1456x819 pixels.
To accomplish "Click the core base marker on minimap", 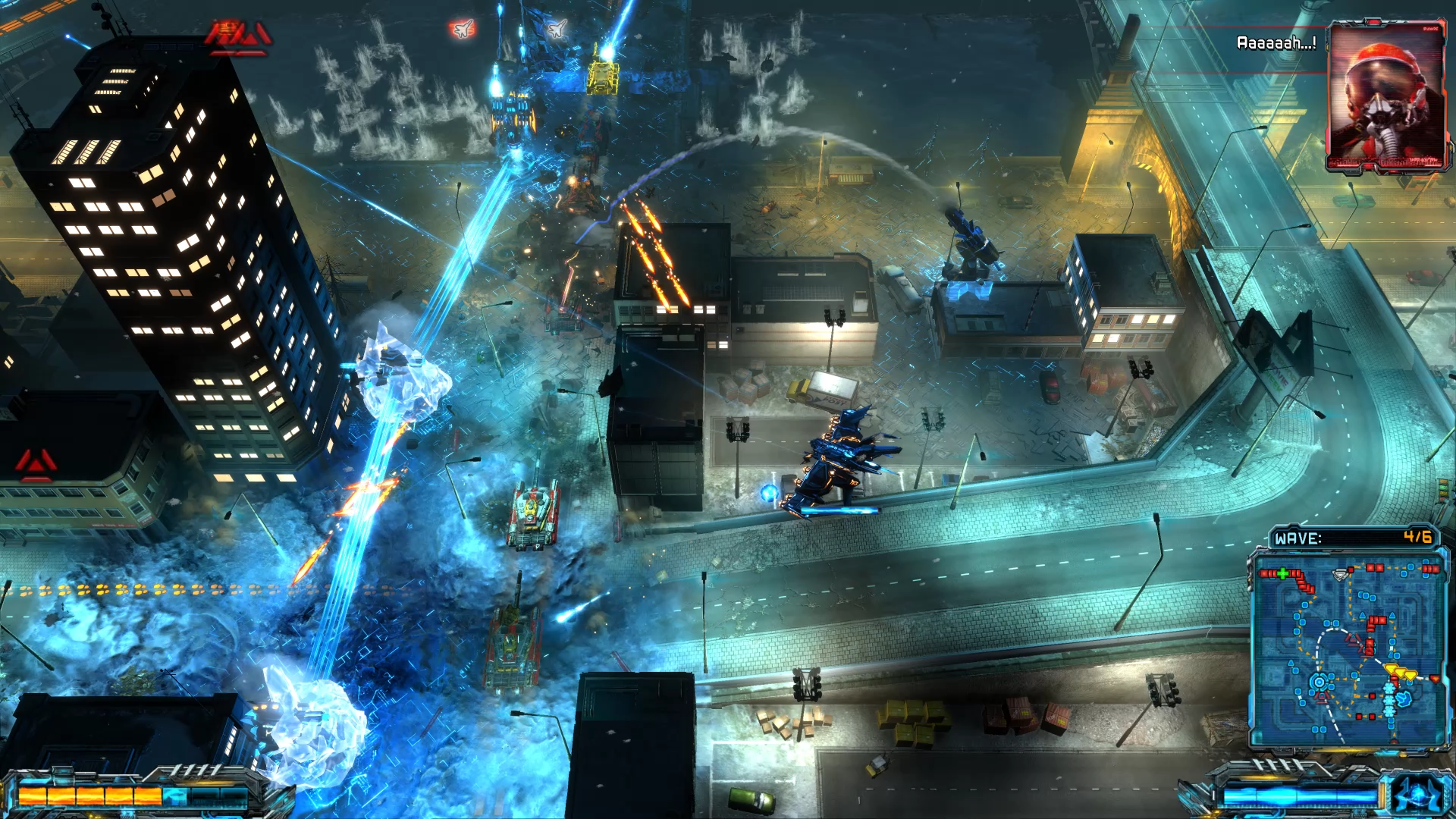I will [1319, 682].
